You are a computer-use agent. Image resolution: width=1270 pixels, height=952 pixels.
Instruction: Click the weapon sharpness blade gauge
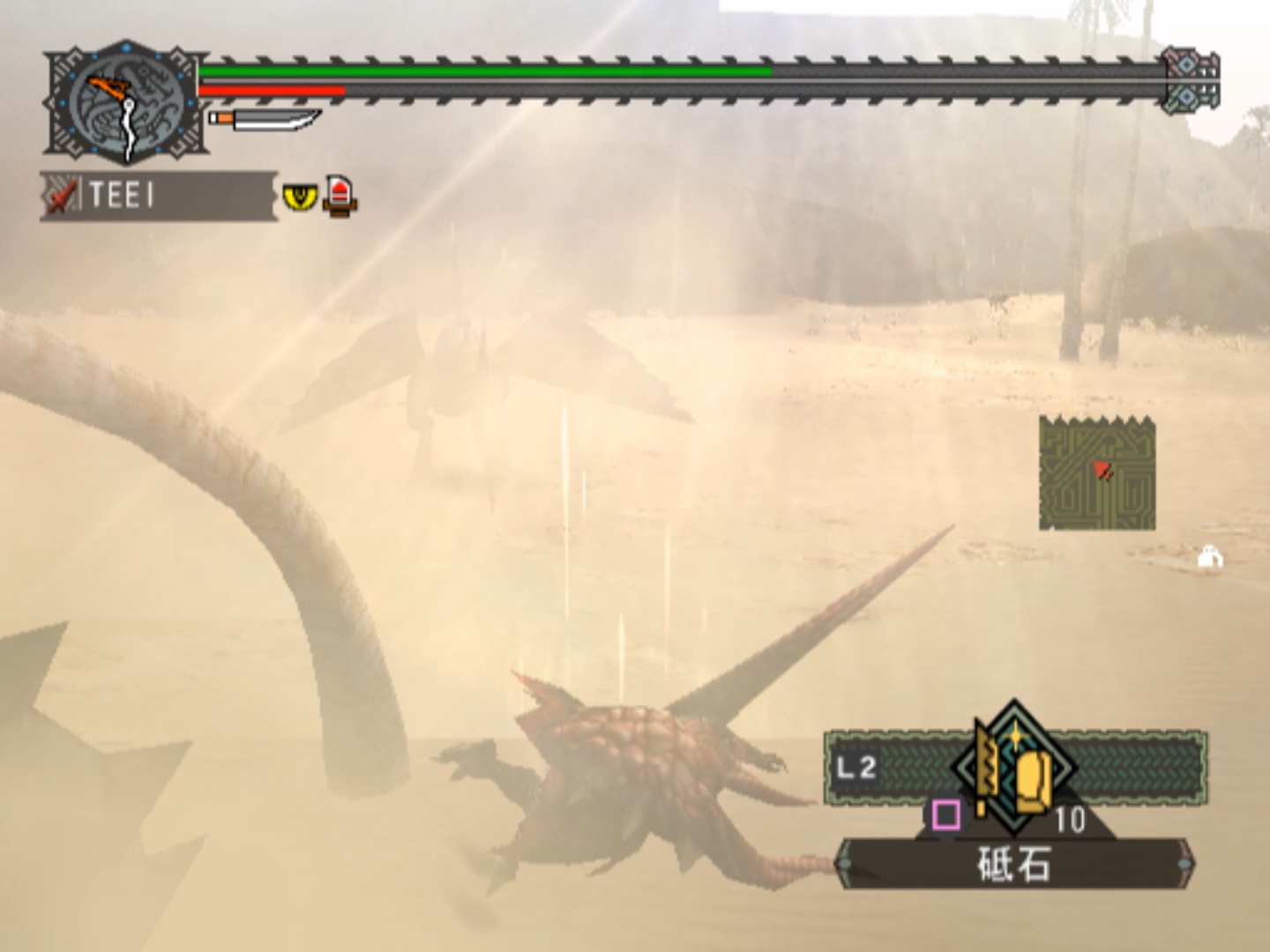265,119
